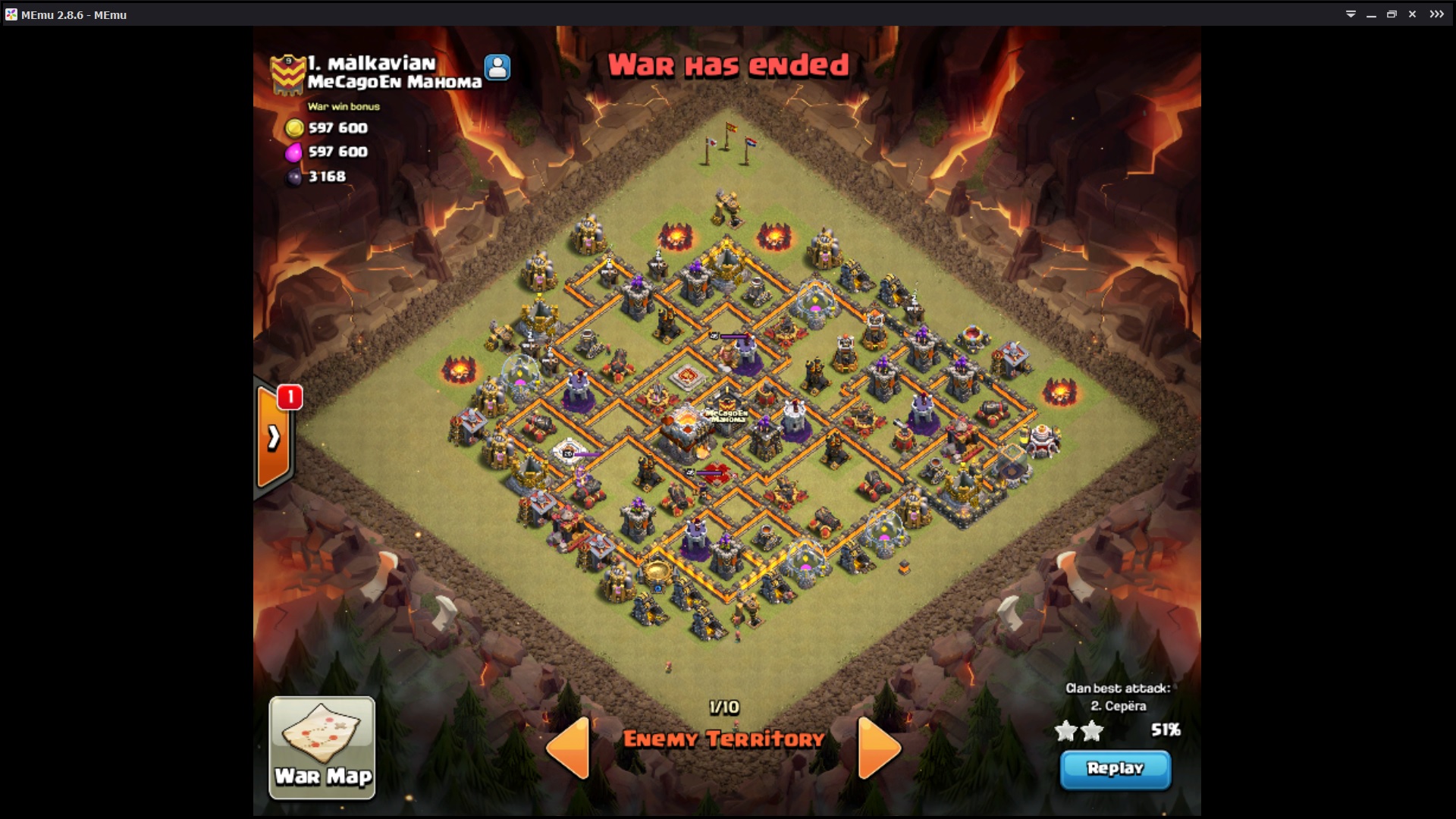This screenshot has height=819, width=1456.
Task: Expand the MEmu sidebar toolbar arrows
Action: (x=1437, y=14)
